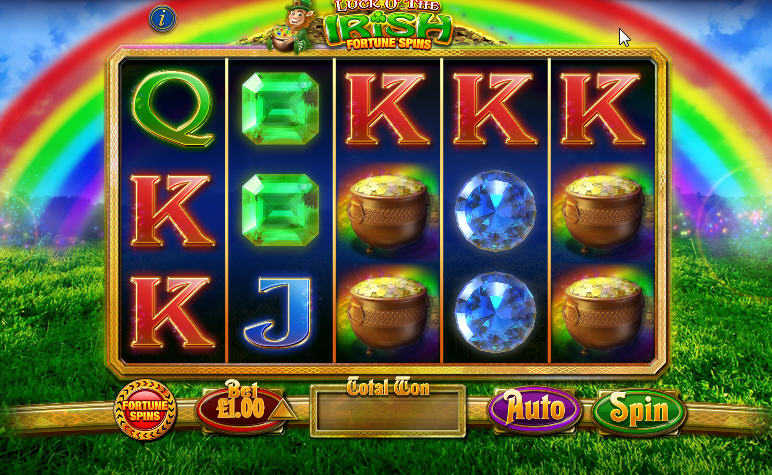Open the Fortune Spins feature
Screen dimensions: 772x475
pos(145,409)
